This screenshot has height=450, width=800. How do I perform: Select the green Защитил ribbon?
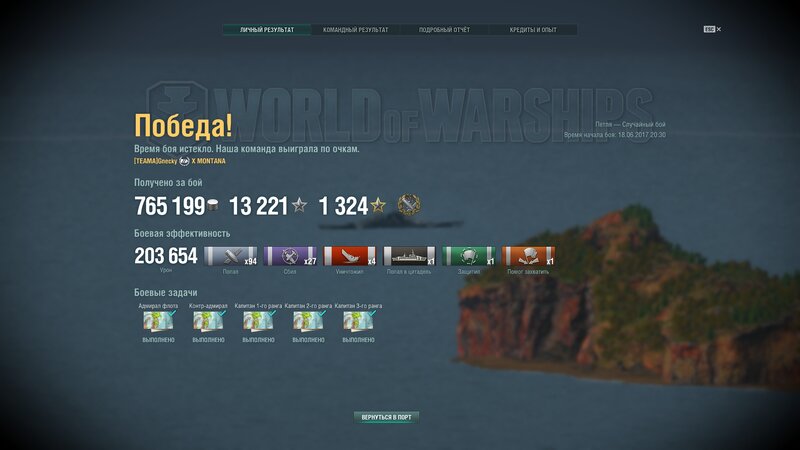(x=469, y=256)
